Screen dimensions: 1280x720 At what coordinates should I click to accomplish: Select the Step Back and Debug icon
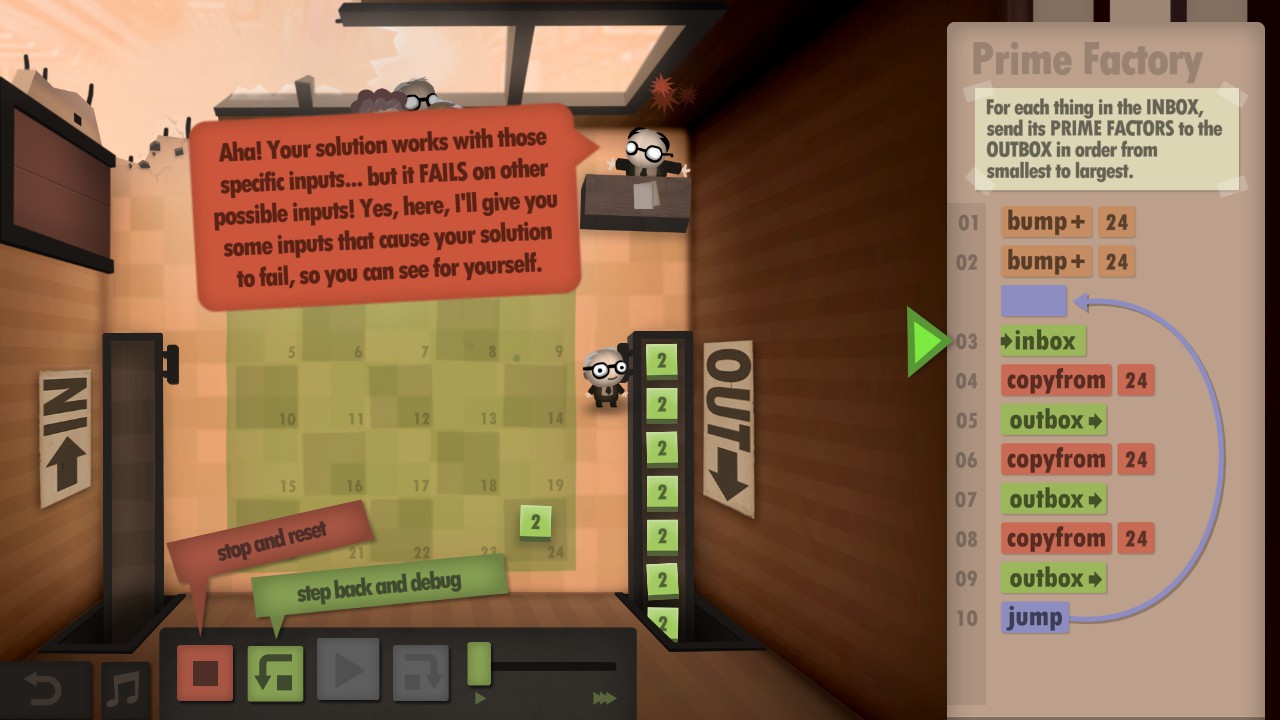[x=276, y=673]
